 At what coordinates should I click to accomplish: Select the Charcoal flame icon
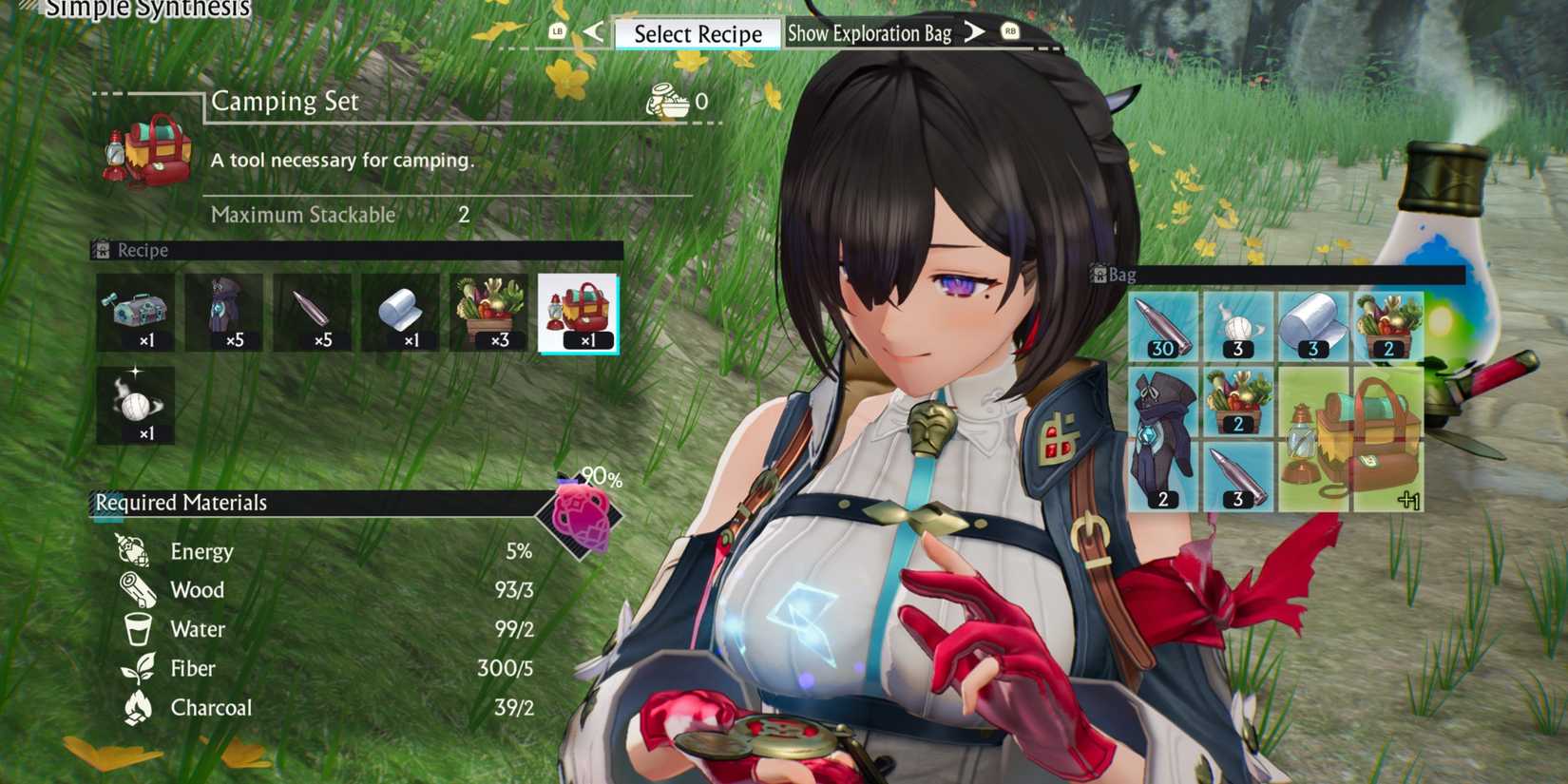[137, 707]
